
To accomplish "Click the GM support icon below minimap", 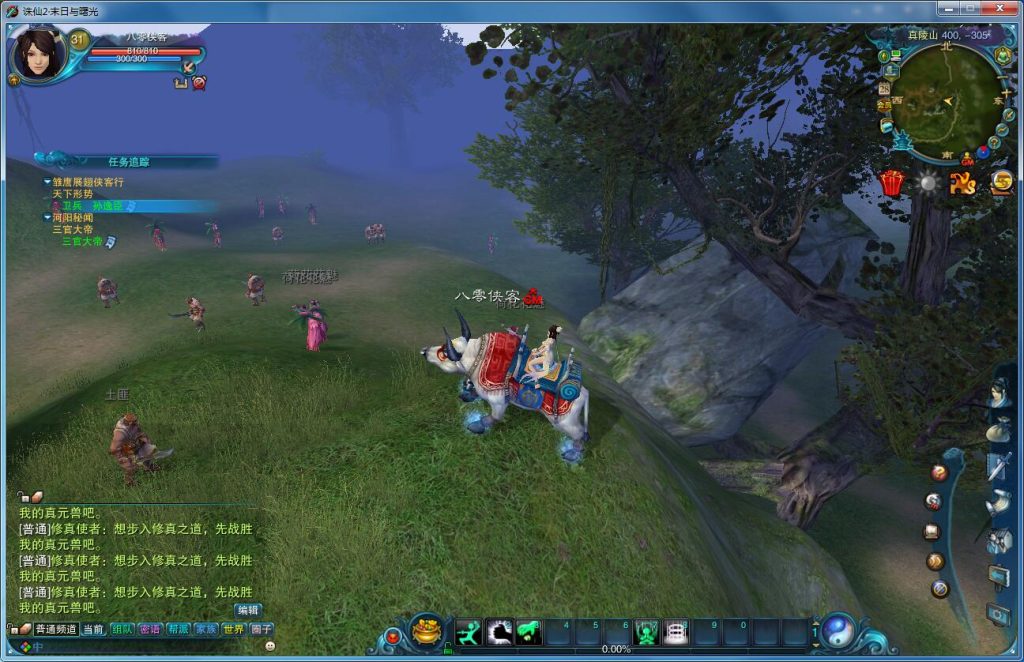I will [967, 158].
